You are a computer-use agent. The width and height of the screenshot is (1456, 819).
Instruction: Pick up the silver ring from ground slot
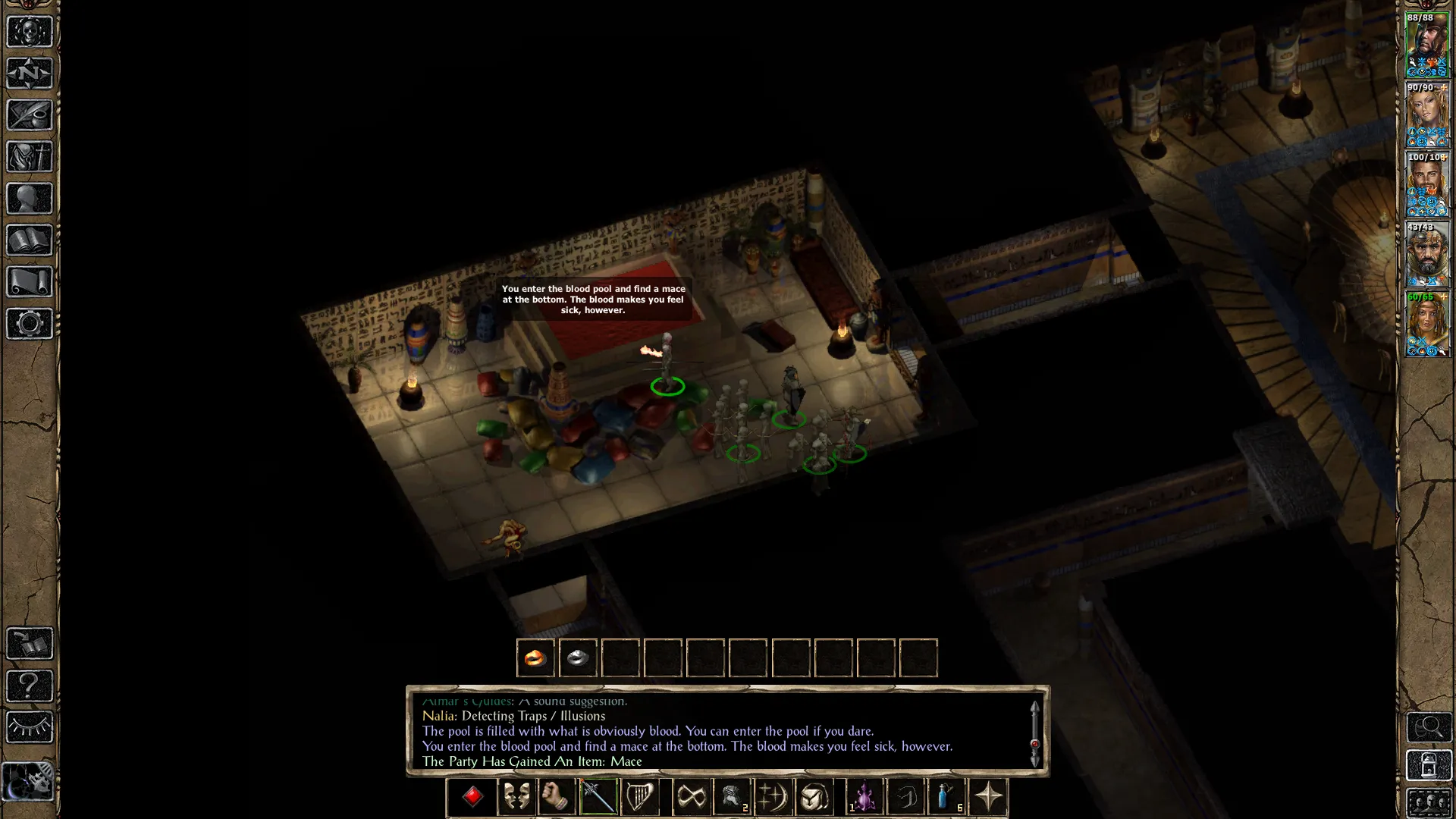(578, 658)
